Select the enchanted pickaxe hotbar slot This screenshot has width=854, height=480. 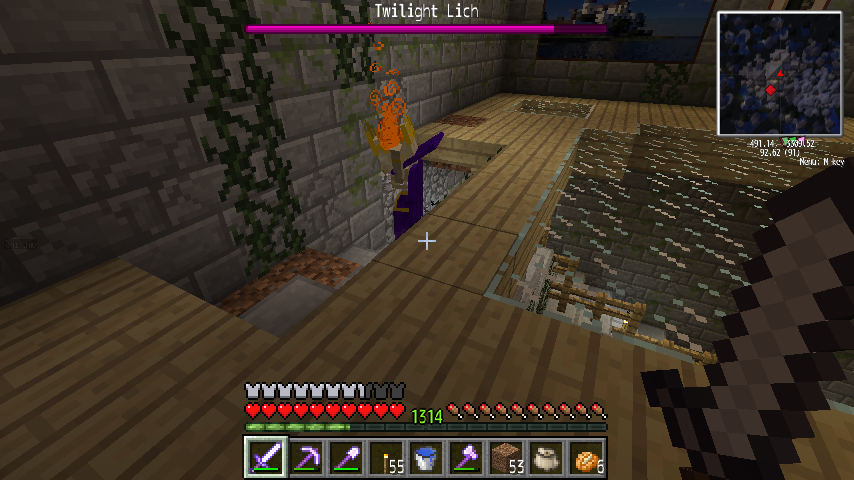pos(305,458)
